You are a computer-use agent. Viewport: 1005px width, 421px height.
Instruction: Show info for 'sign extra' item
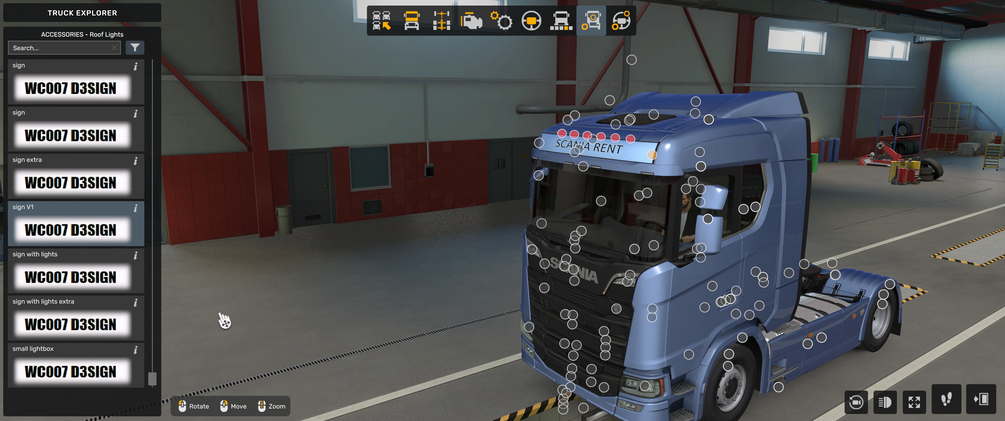pyautogui.click(x=136, y=161)
